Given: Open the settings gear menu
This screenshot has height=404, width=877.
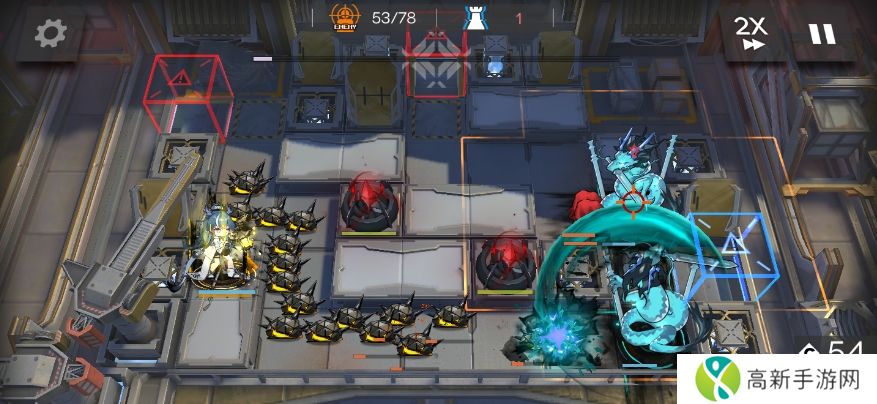Looking at the screenshot, I should 49,33.
